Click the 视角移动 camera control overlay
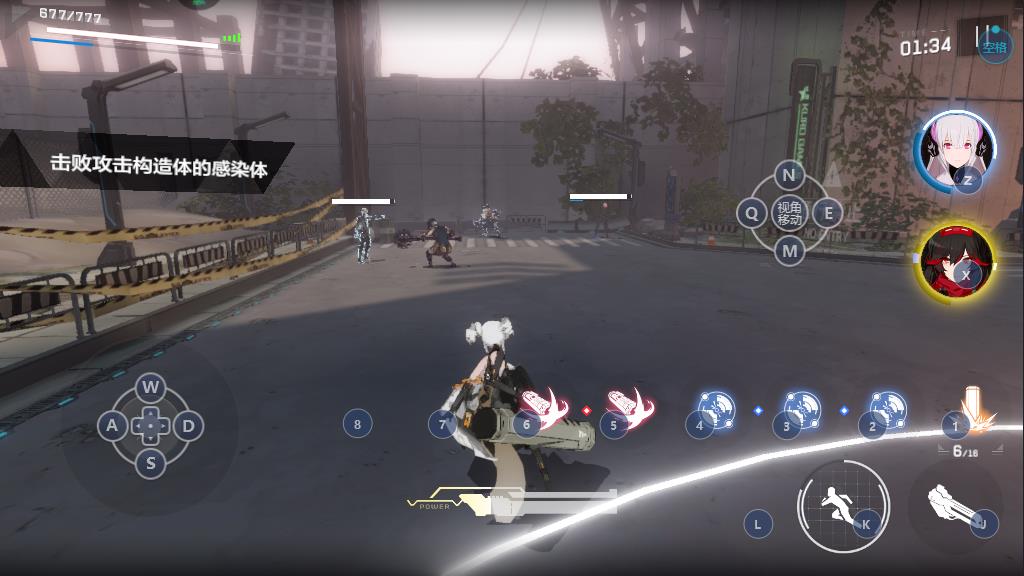 pyautogui.click(x=789, y=213)
